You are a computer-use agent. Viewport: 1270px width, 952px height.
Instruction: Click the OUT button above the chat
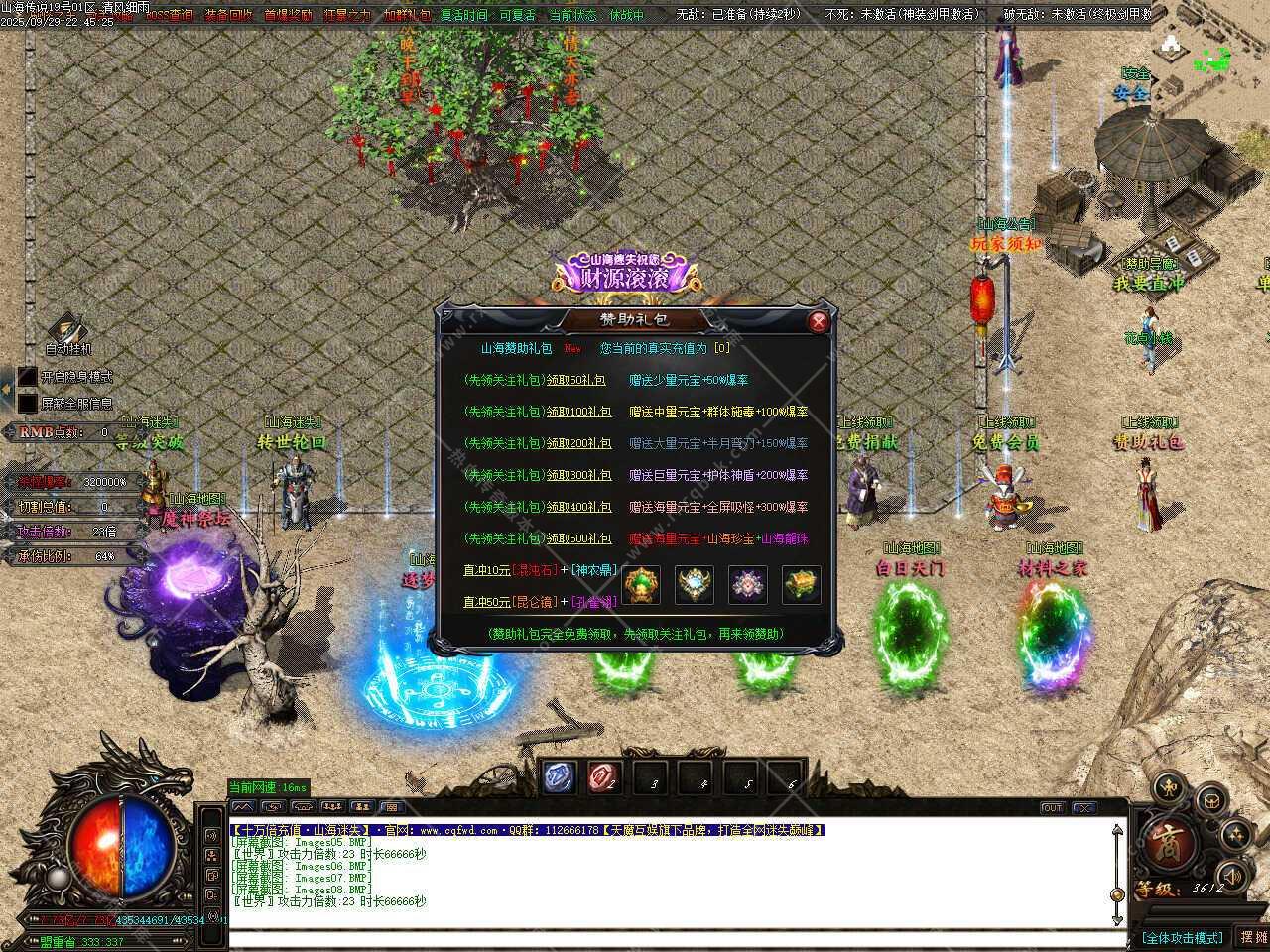pyautogui.click(x=1053, y=808)
